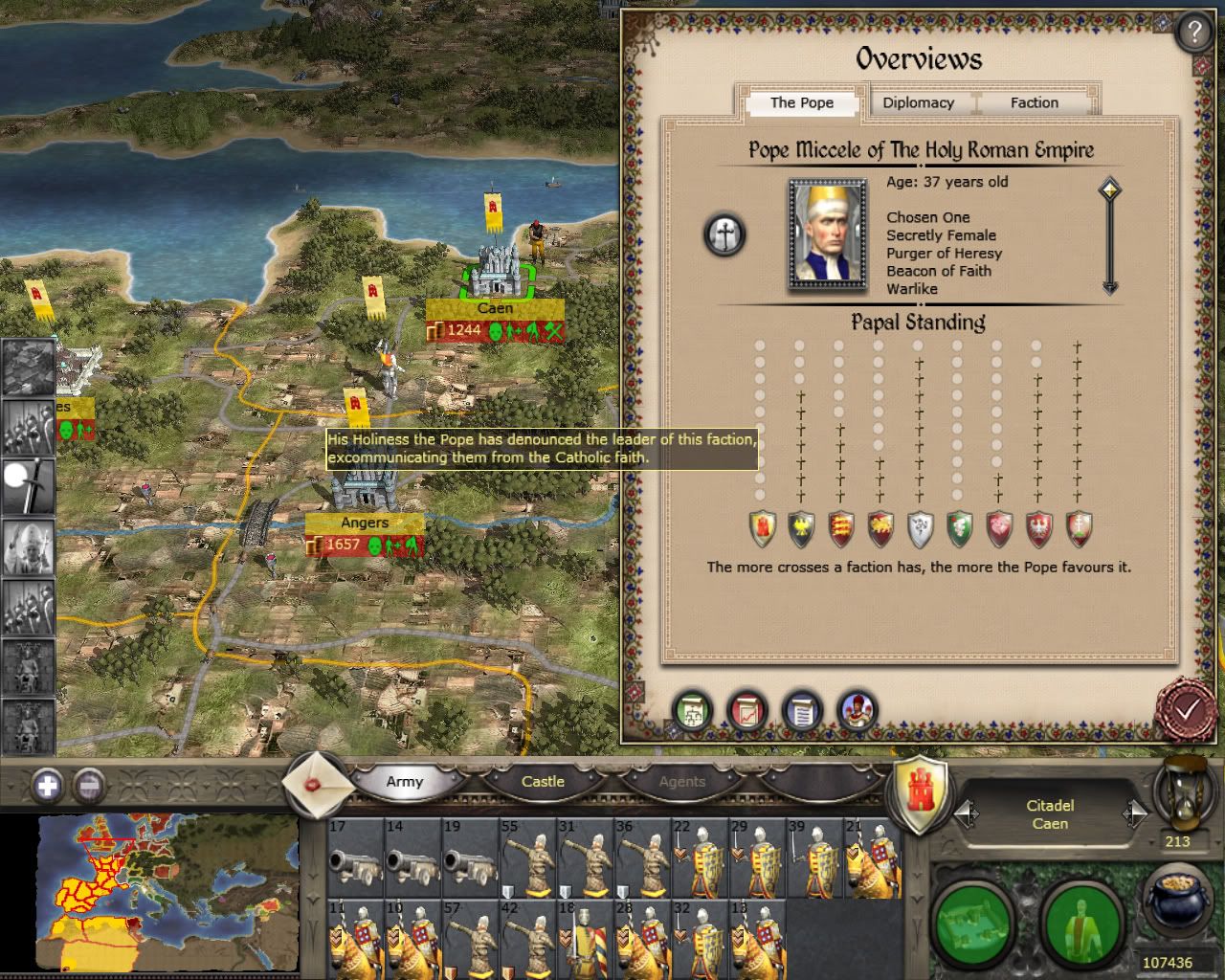Select the archer unit card with 55 men
The width and height of the screenshot is (1225, 980).
point(528,858)
